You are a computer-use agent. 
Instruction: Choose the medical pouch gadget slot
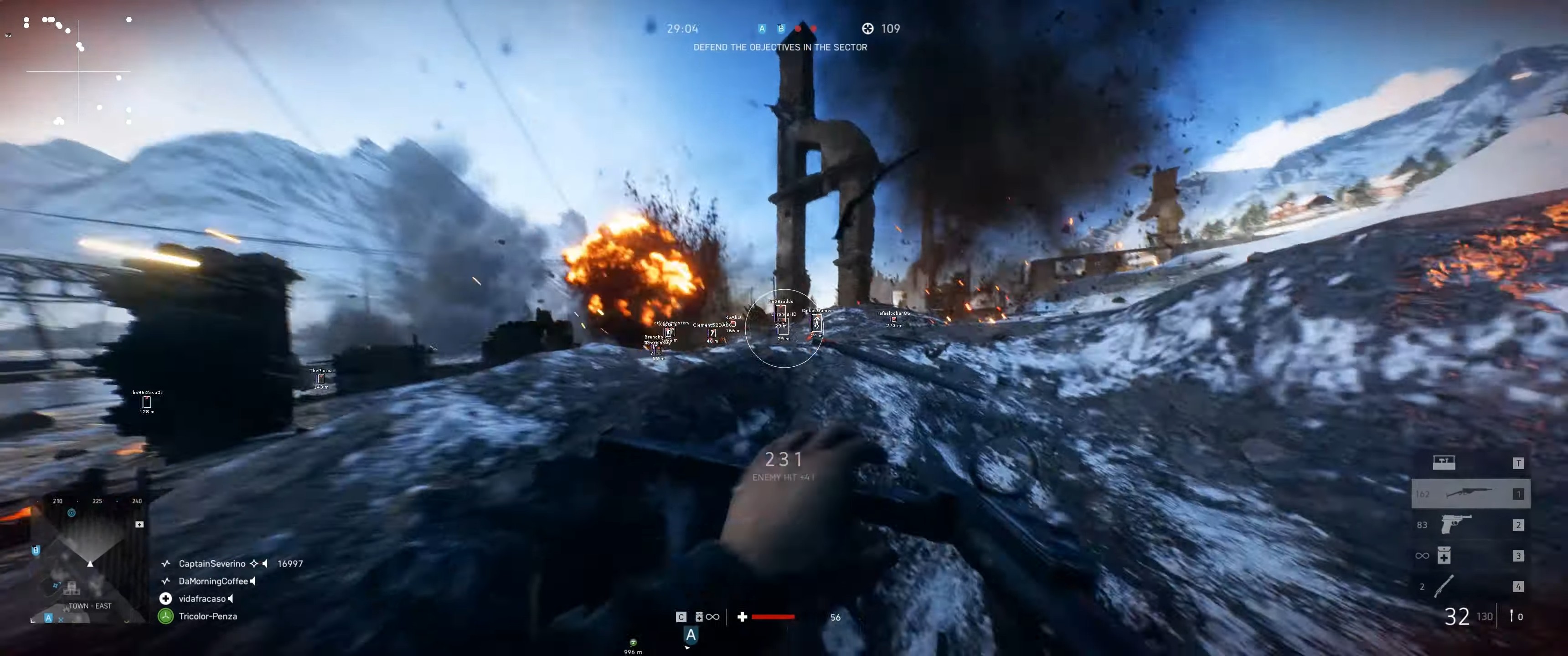coord(1444,555)
